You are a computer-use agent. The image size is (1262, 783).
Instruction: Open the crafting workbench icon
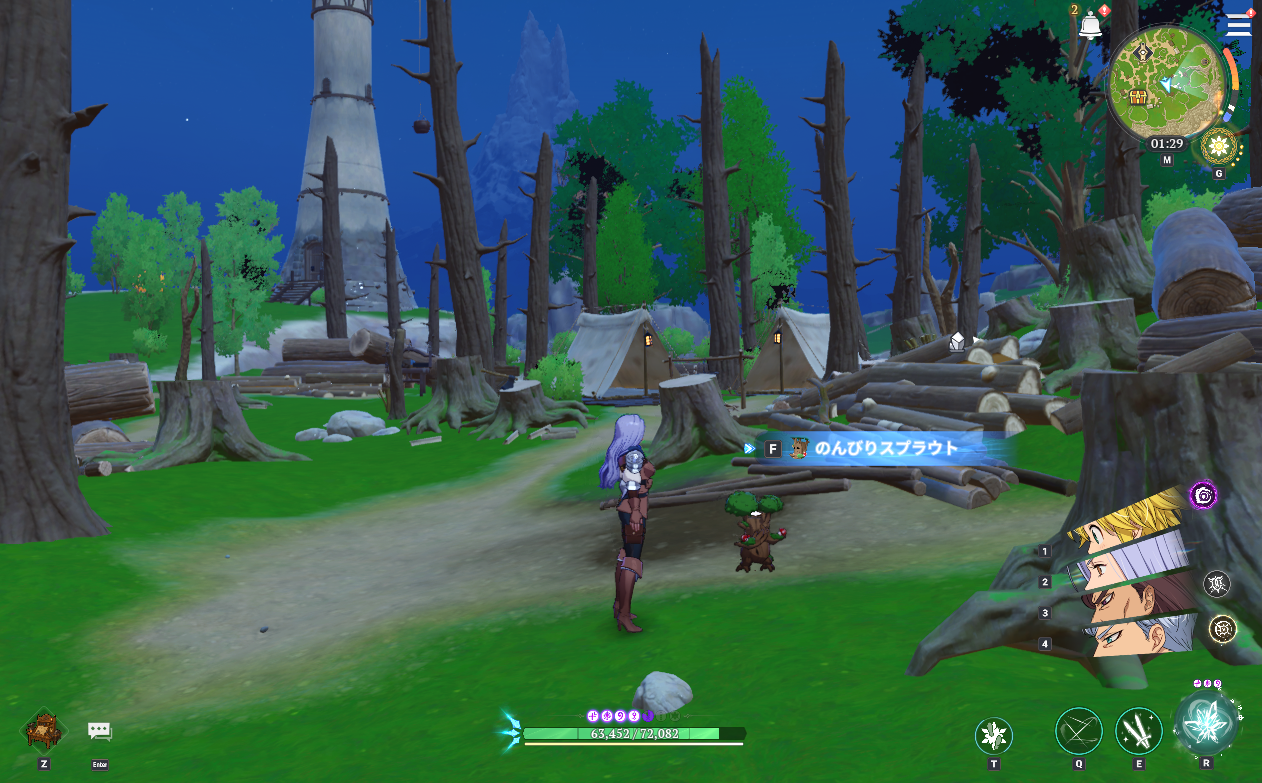(x=43, y=730)
